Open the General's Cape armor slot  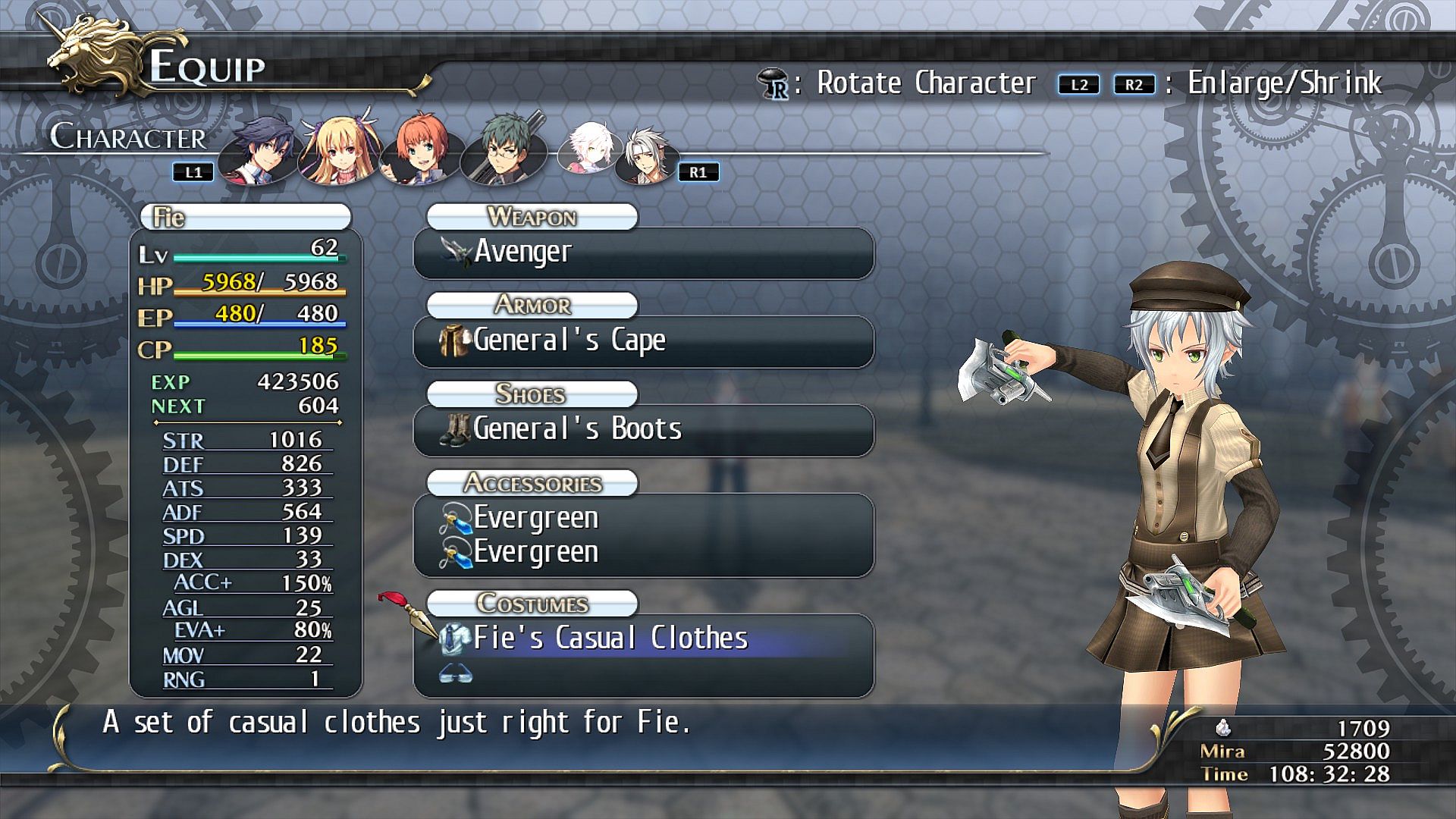643,341
